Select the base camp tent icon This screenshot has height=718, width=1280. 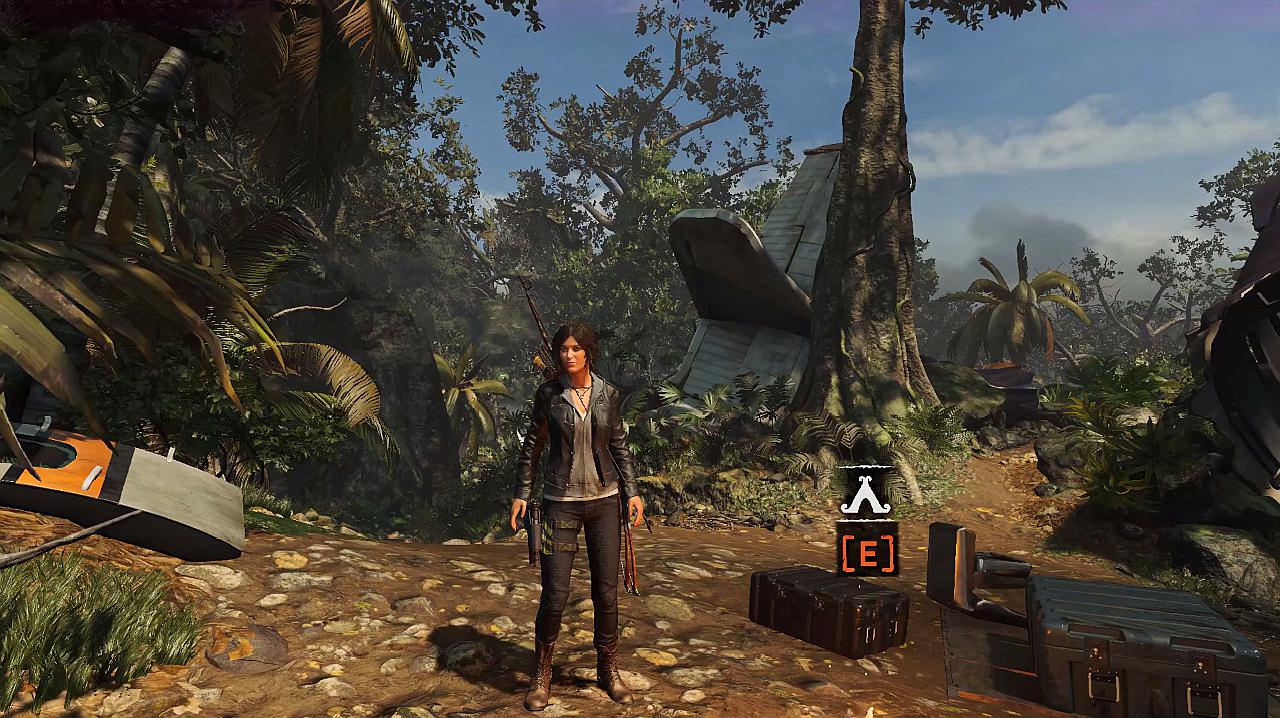point(867,493)
